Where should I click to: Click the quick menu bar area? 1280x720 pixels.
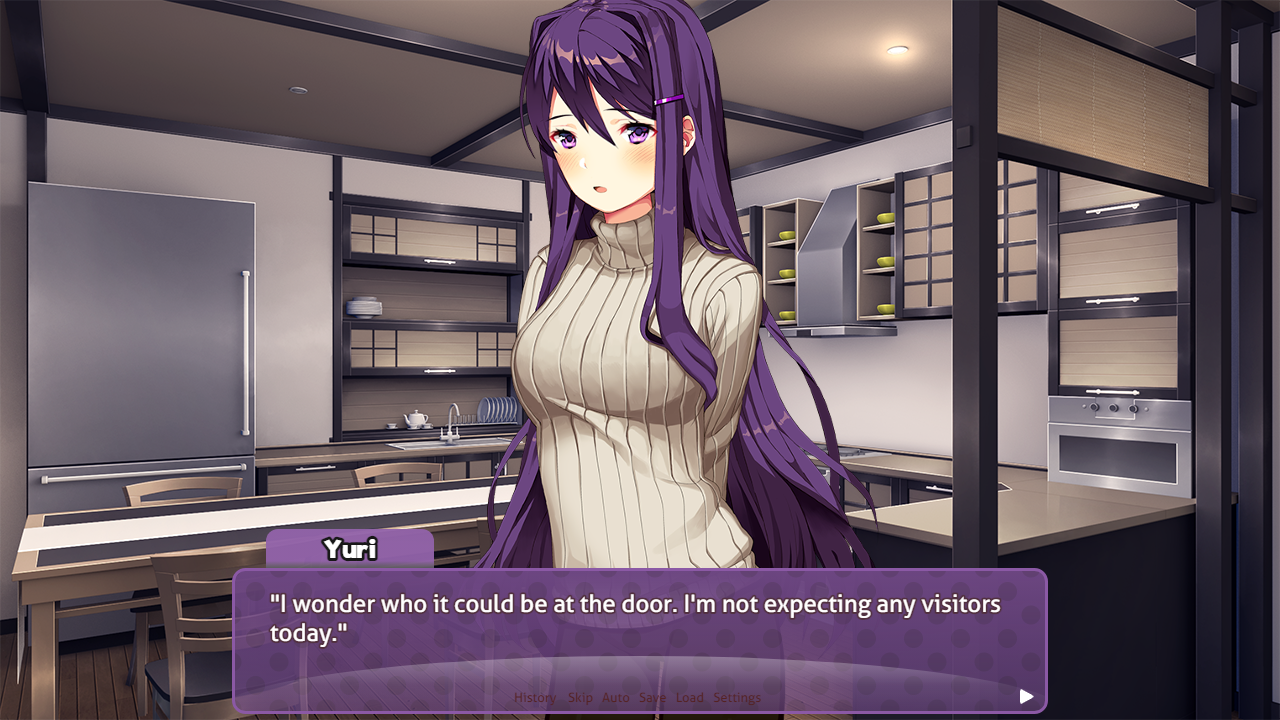click(x=635, y=698)
